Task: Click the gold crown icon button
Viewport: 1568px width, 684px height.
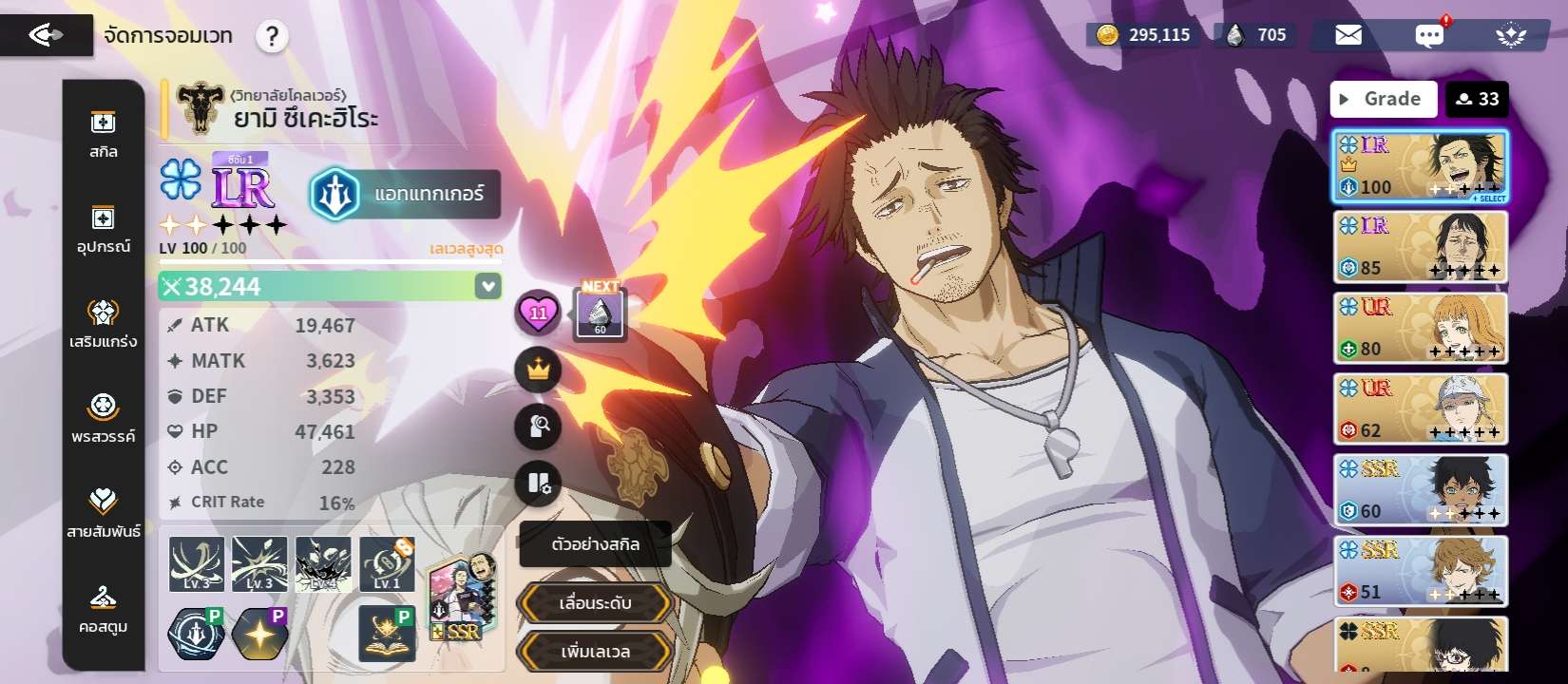Action: (538, 370)
